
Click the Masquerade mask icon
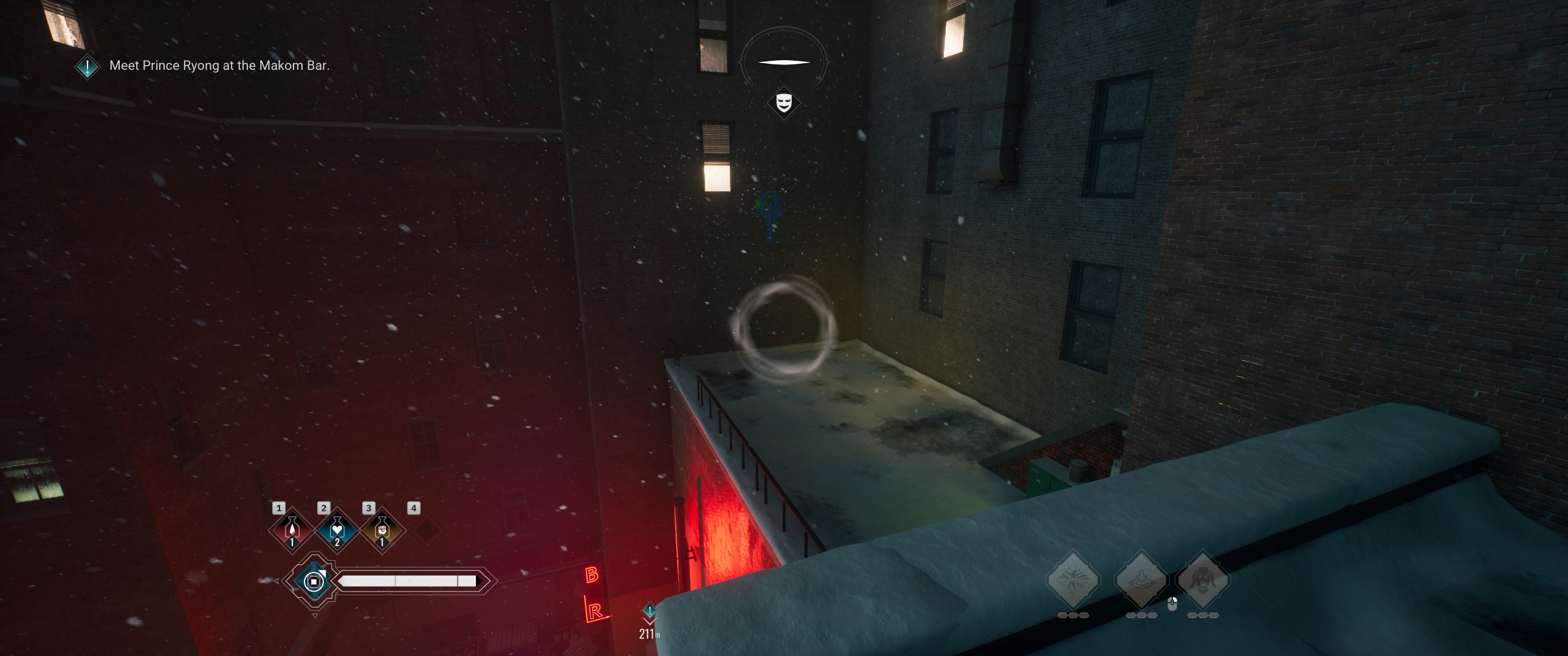point(783,102)
